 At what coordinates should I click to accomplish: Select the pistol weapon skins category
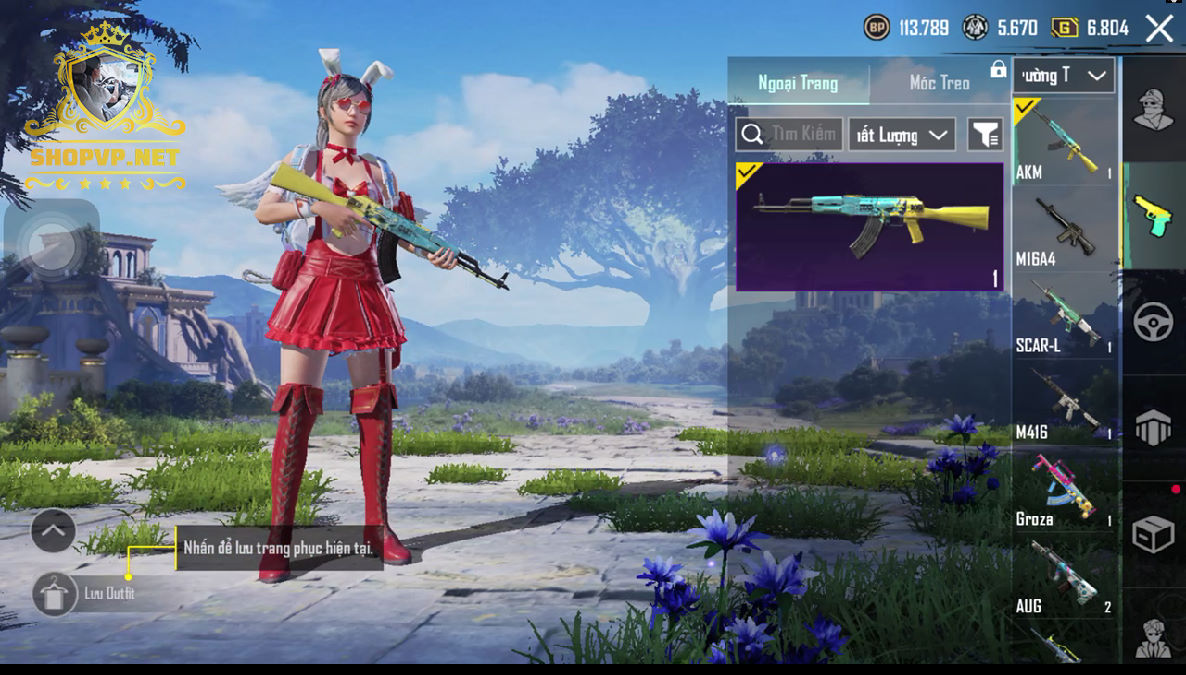pyautogui.click(x=1153, y=215)
